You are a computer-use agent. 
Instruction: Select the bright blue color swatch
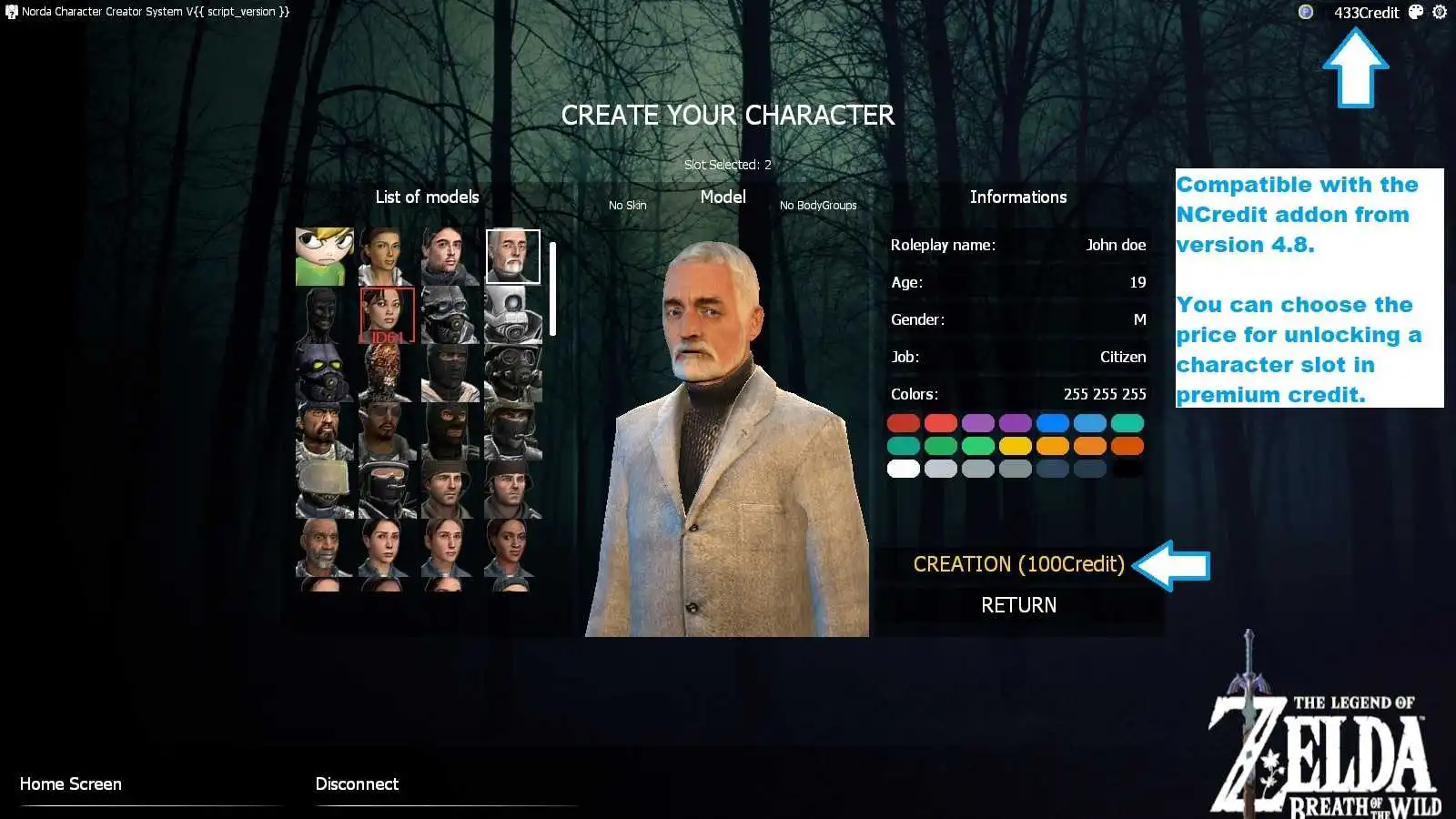pos(1052,423)
